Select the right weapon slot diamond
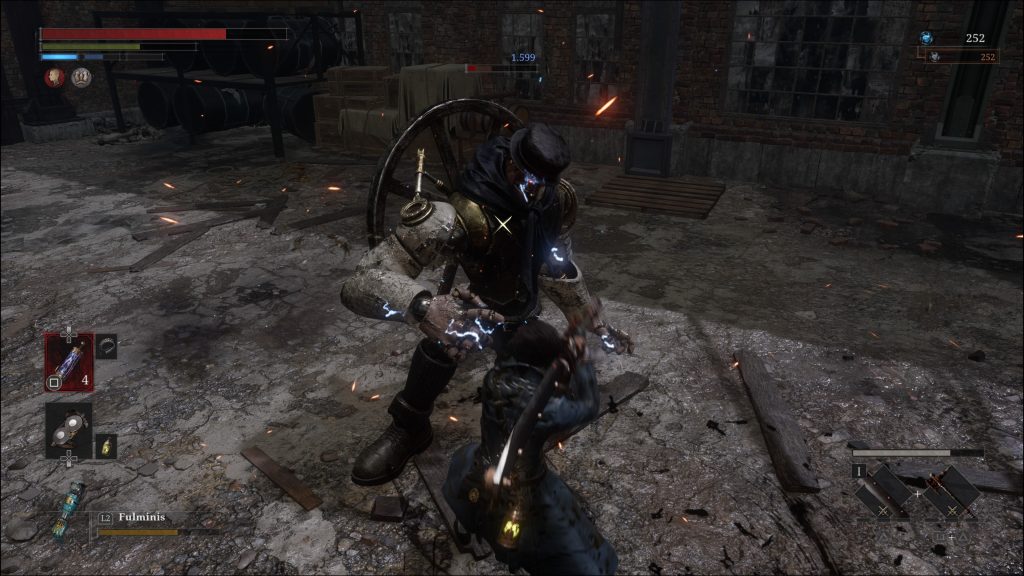1024x576 pixels. coord(951,492)
